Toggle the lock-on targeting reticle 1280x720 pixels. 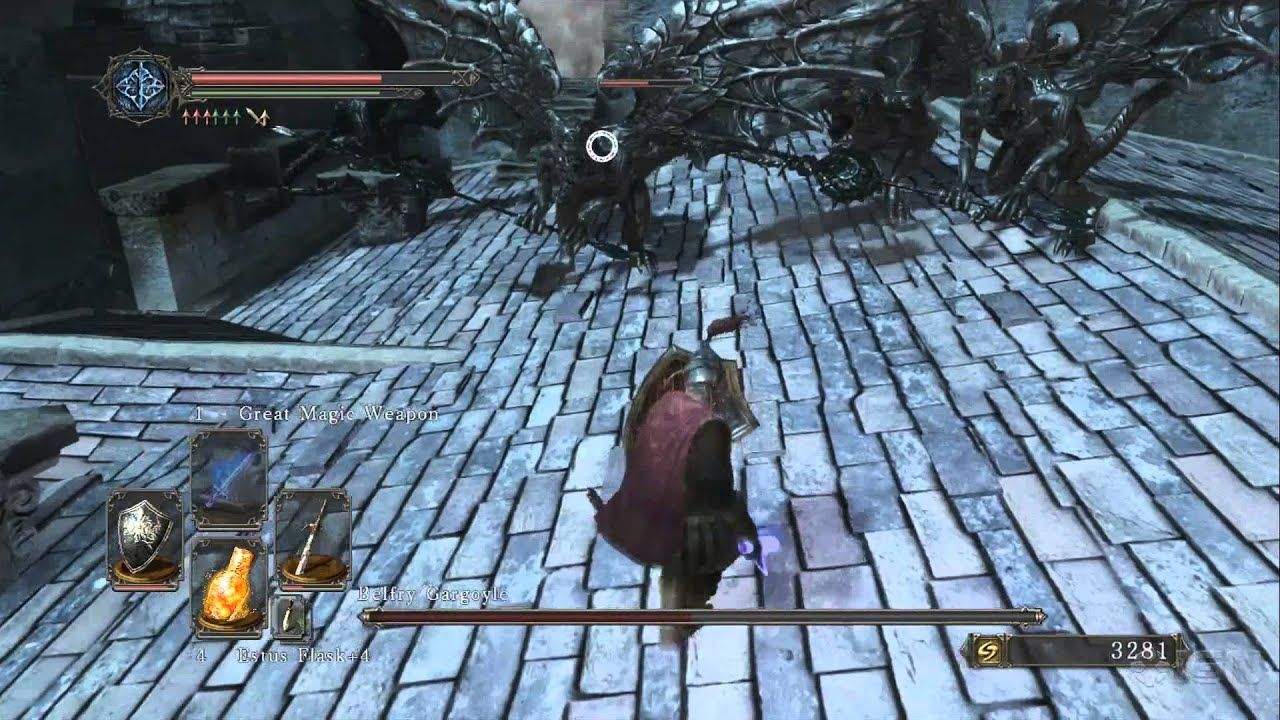[601, 146]
